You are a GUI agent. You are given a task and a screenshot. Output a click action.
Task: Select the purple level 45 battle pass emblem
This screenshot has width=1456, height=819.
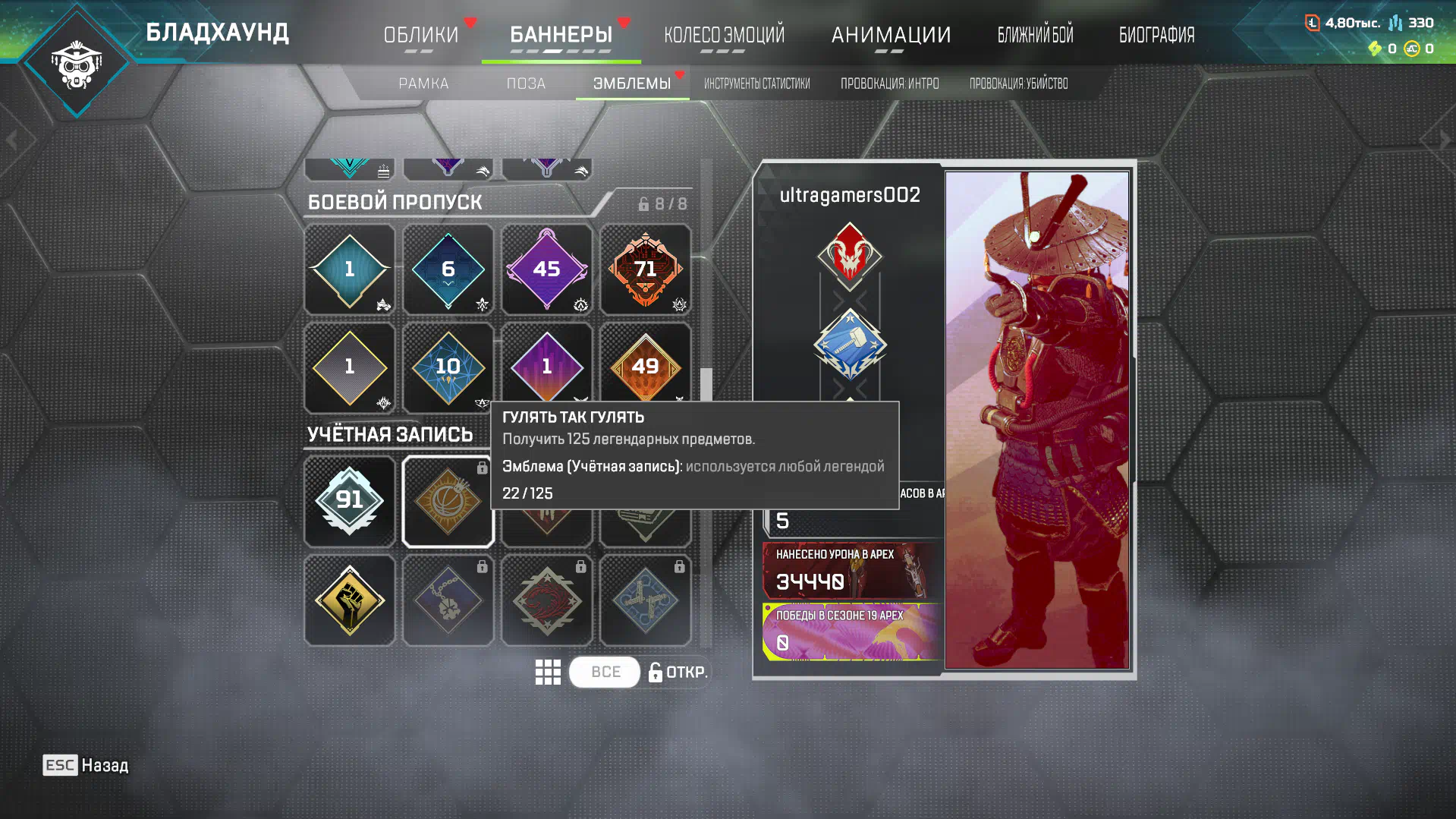(546, 269)
